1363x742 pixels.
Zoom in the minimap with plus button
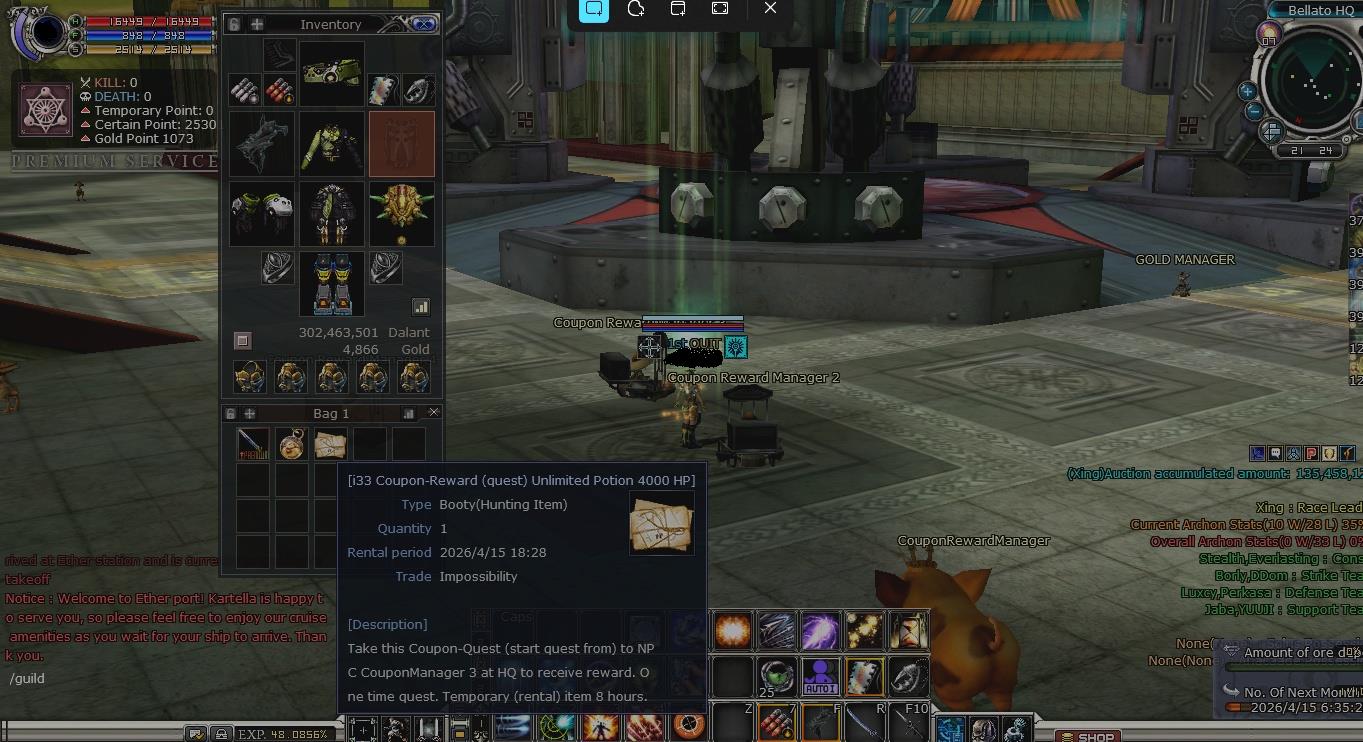point(1248,91)
